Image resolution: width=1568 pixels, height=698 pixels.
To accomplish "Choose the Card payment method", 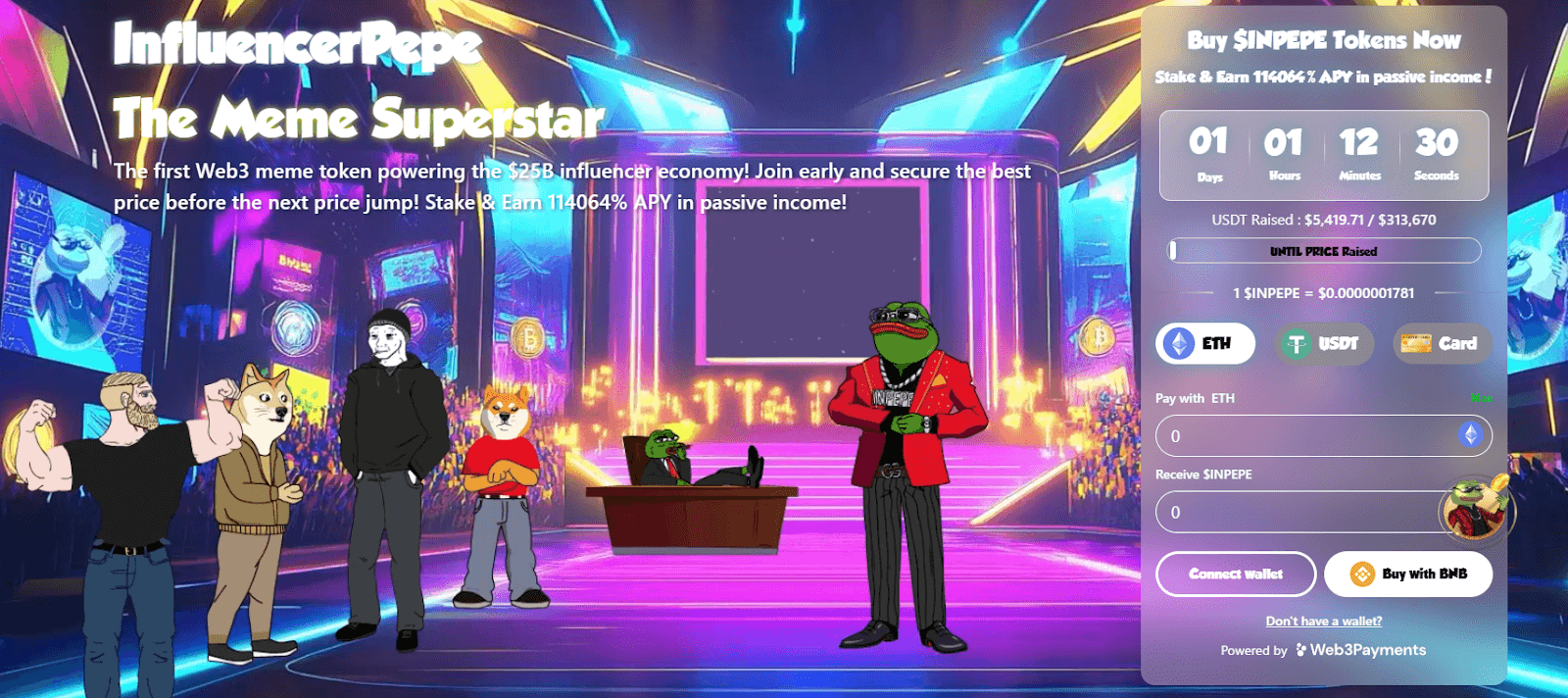I will coord(1442,344).
